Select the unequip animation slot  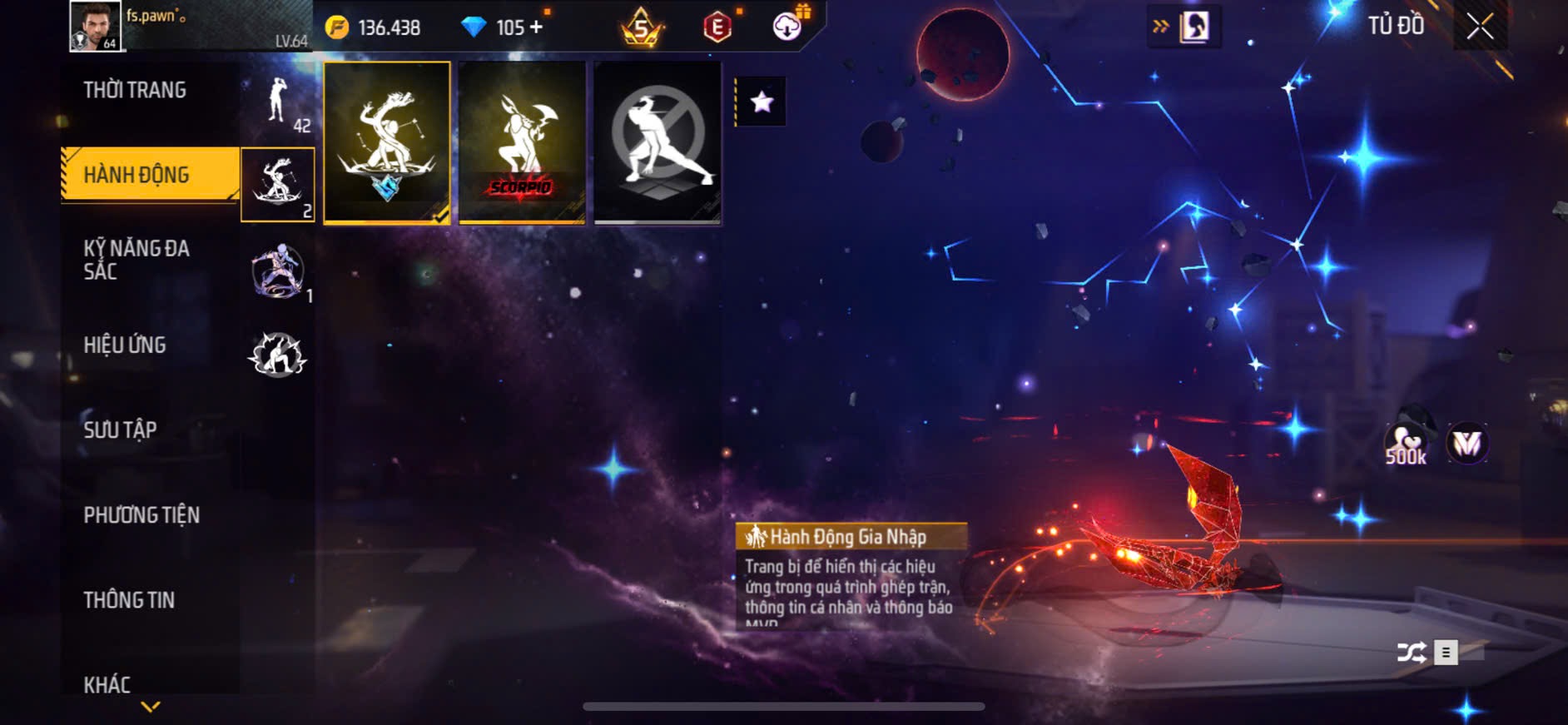point(657,142)
